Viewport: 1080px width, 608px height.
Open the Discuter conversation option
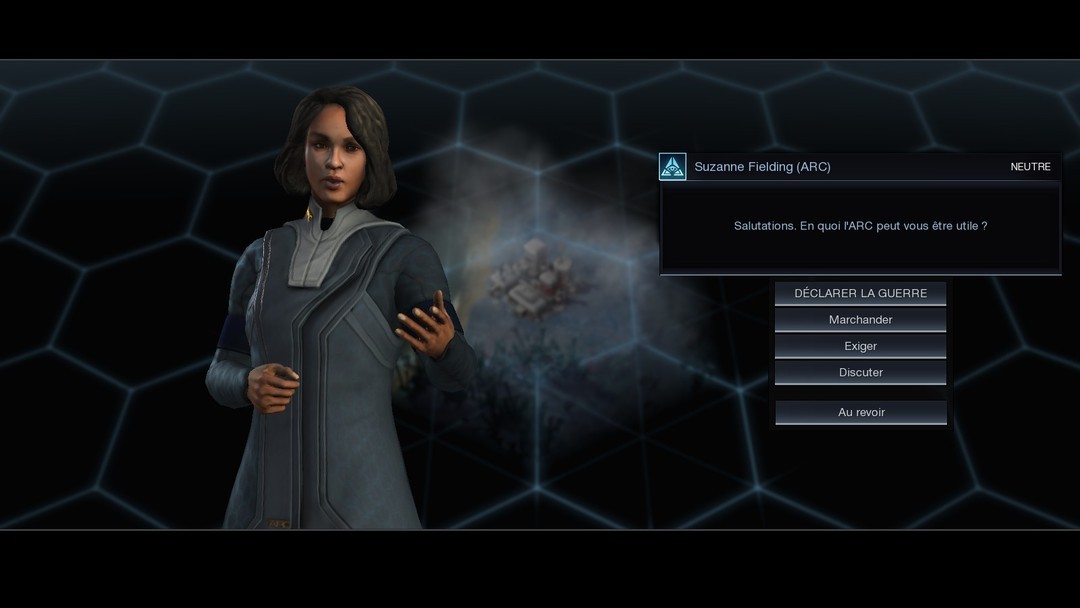point(860,372)
